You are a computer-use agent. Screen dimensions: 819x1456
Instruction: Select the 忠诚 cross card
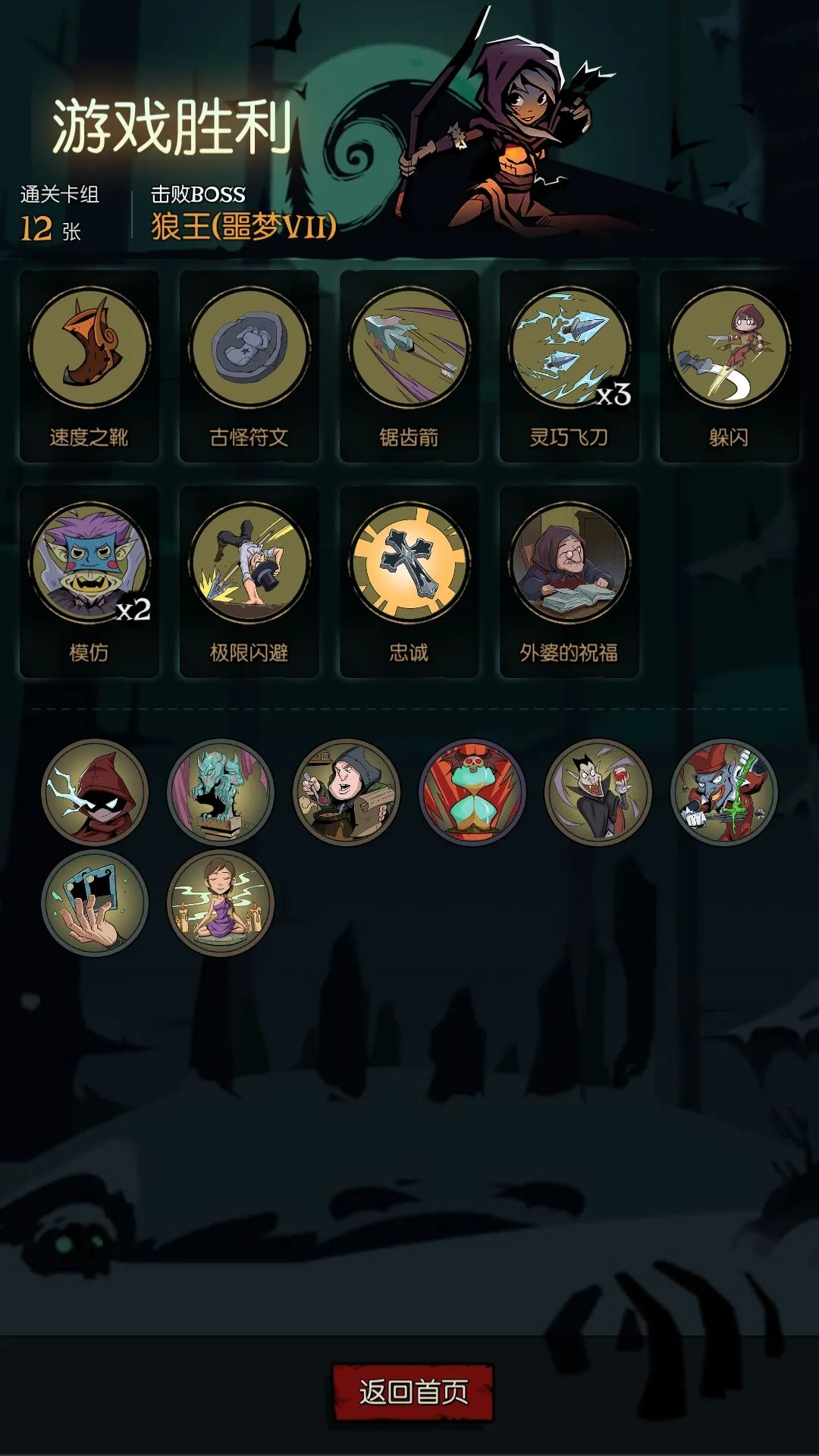coord(409,581)
